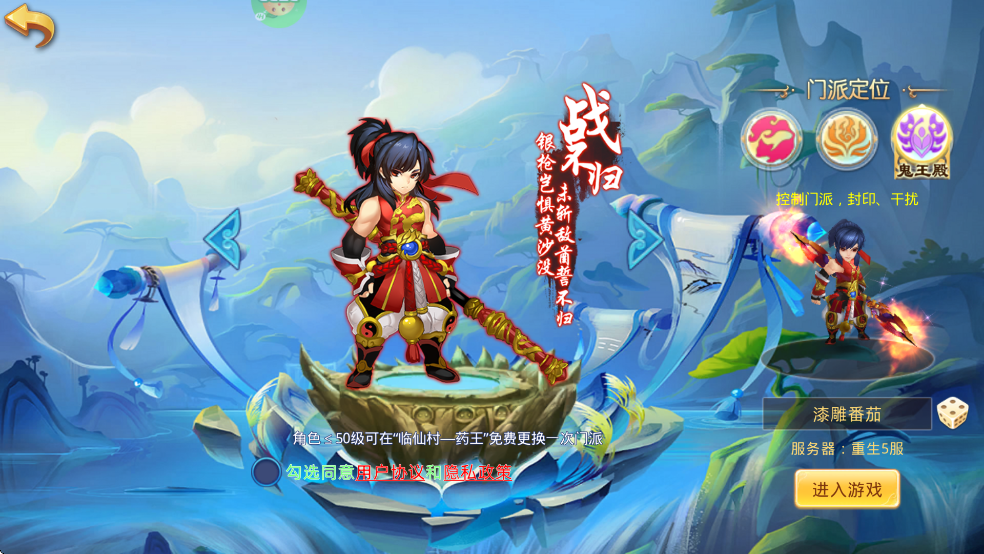
Task: Enter the game with 进入游戏 button
Action: [847, 489]
